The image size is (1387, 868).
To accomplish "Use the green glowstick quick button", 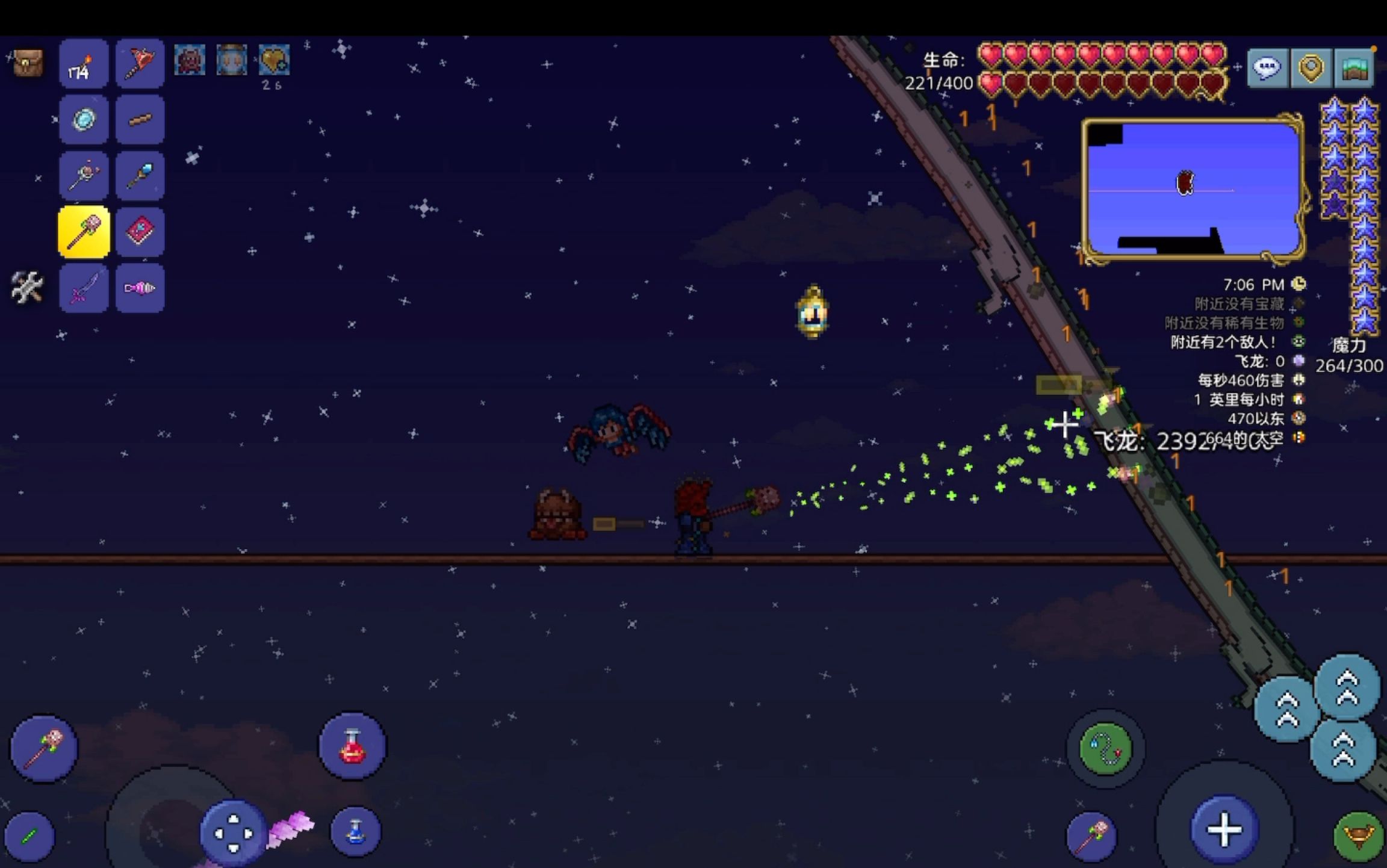I will coord(29,836).
